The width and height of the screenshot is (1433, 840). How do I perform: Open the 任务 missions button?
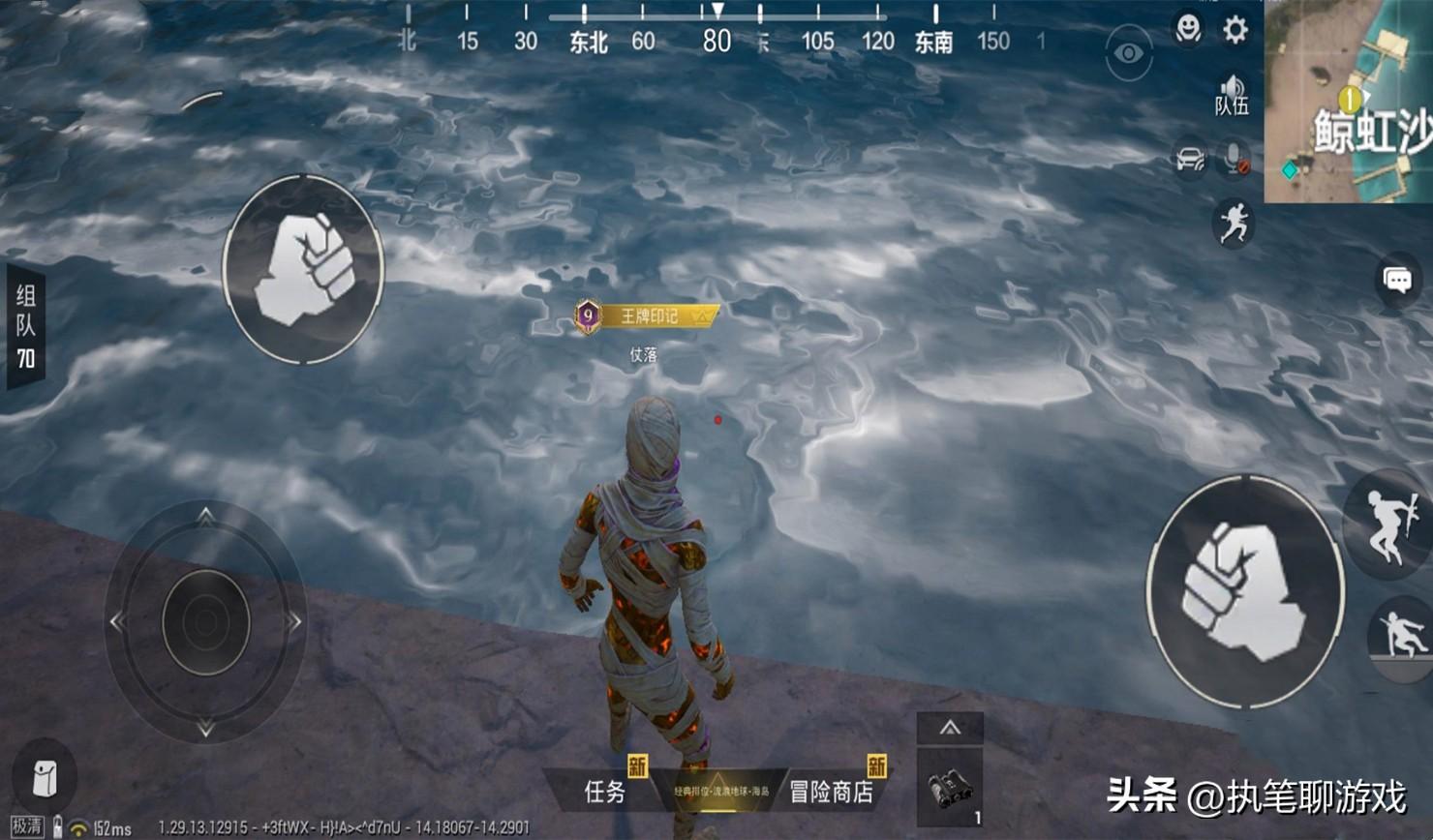606,792
